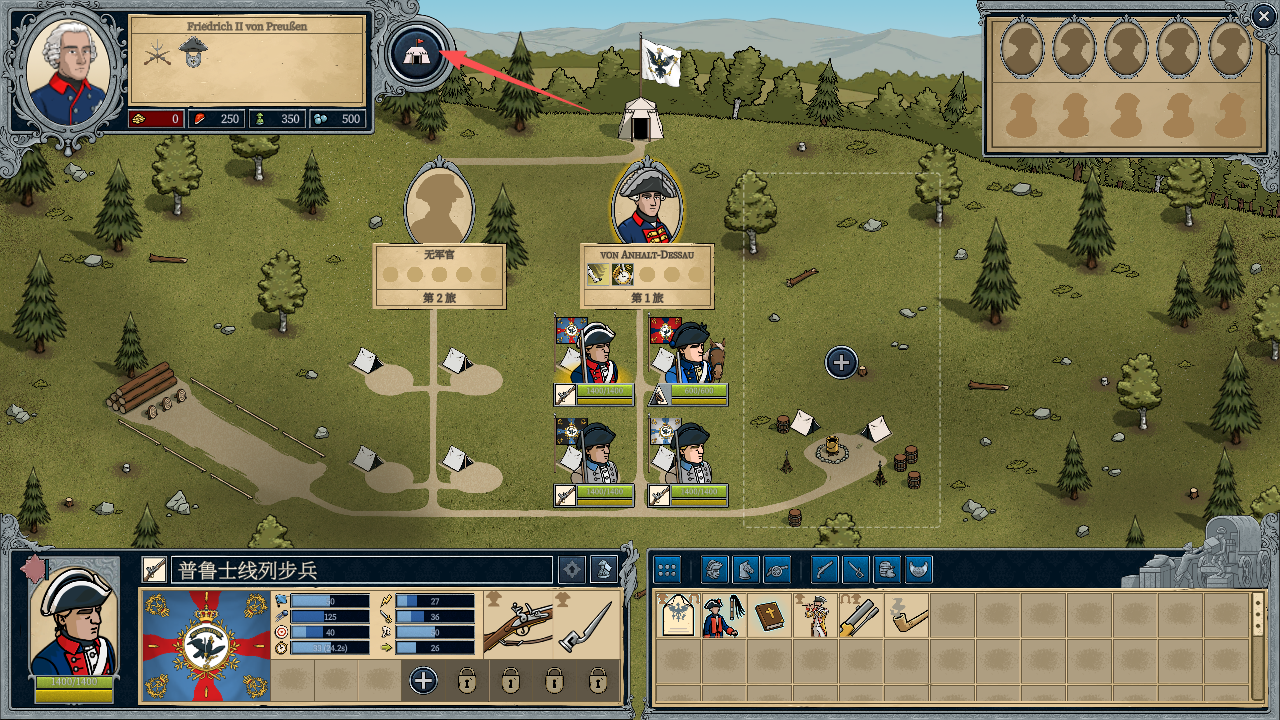
Task: Unlock a new unit slot with plus
Action: (x=423, y=681)
